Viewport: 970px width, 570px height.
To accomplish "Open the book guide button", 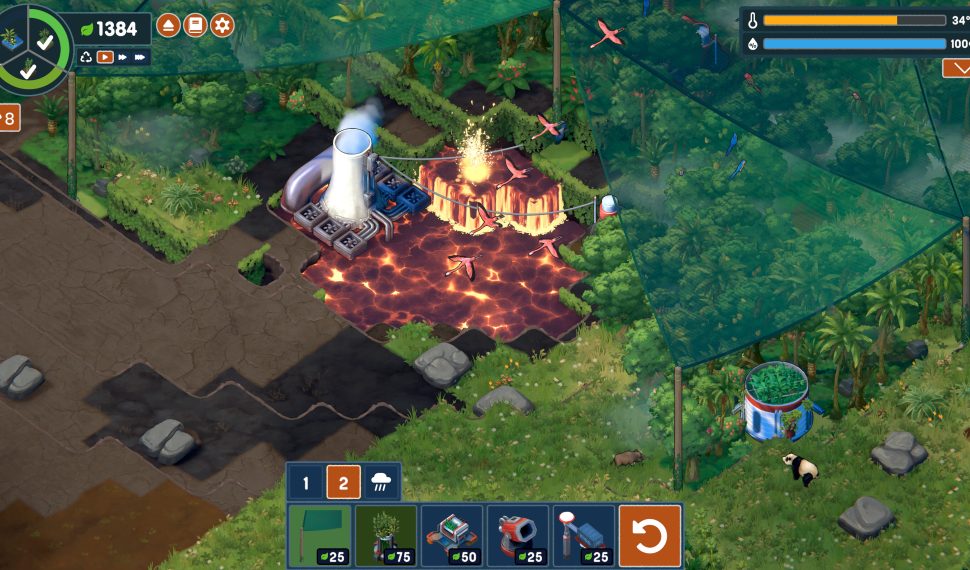I will [195, 26].
